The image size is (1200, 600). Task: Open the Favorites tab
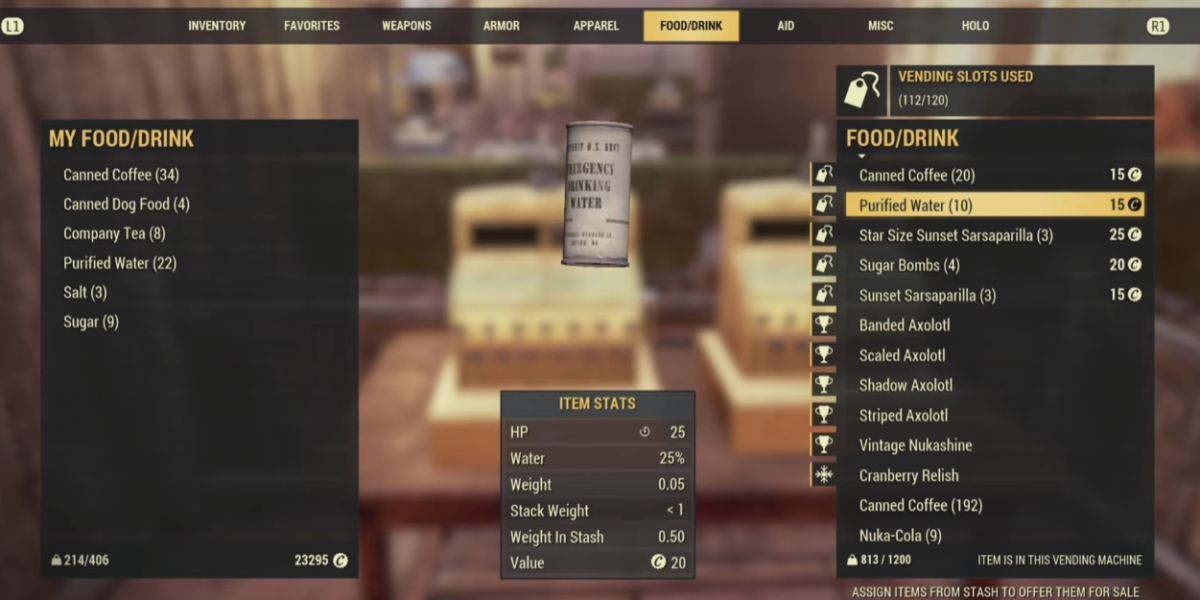pos(311,26)
